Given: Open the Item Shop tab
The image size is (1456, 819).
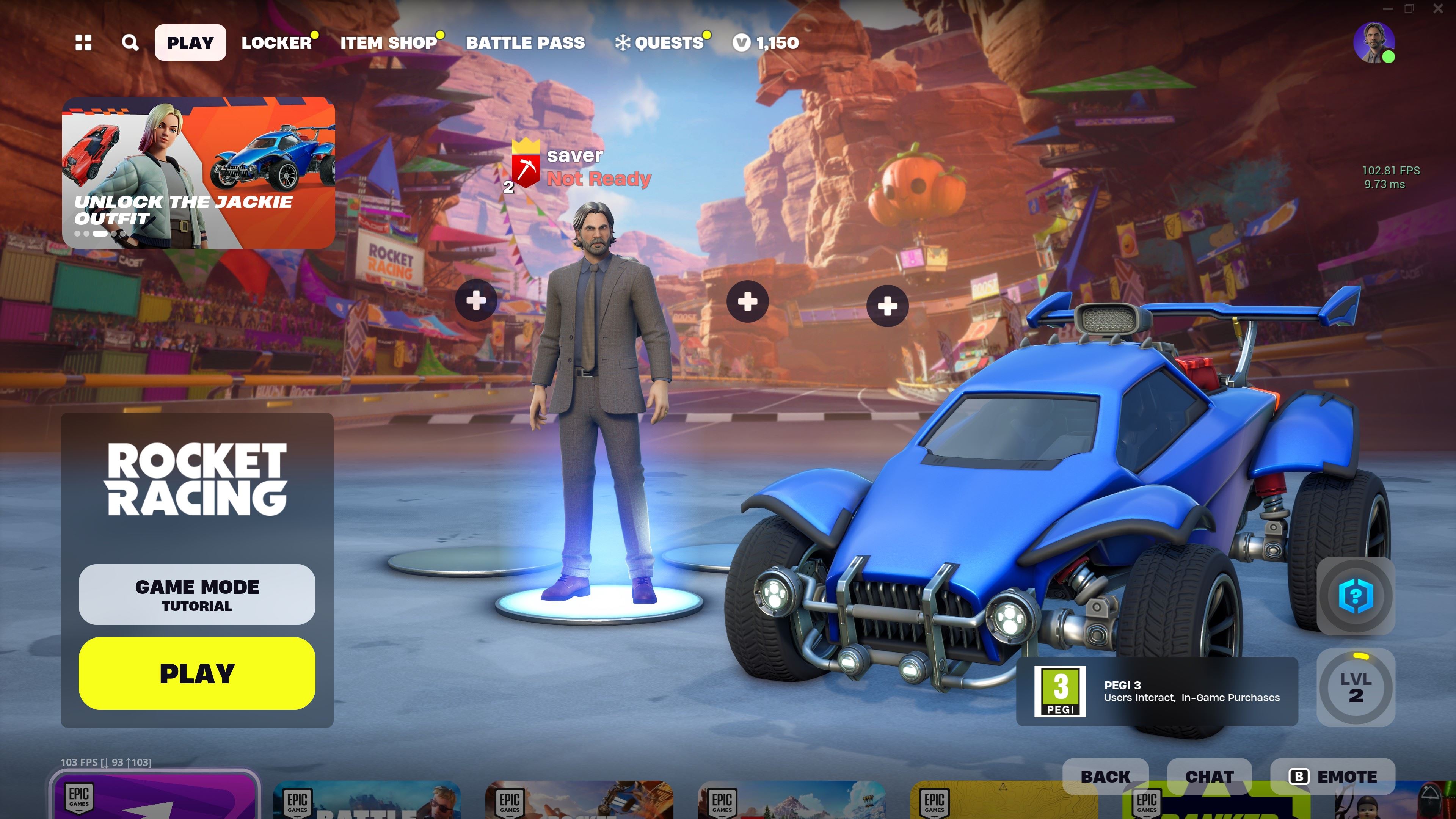Looking at the screenshot, I should click(388, 42).
